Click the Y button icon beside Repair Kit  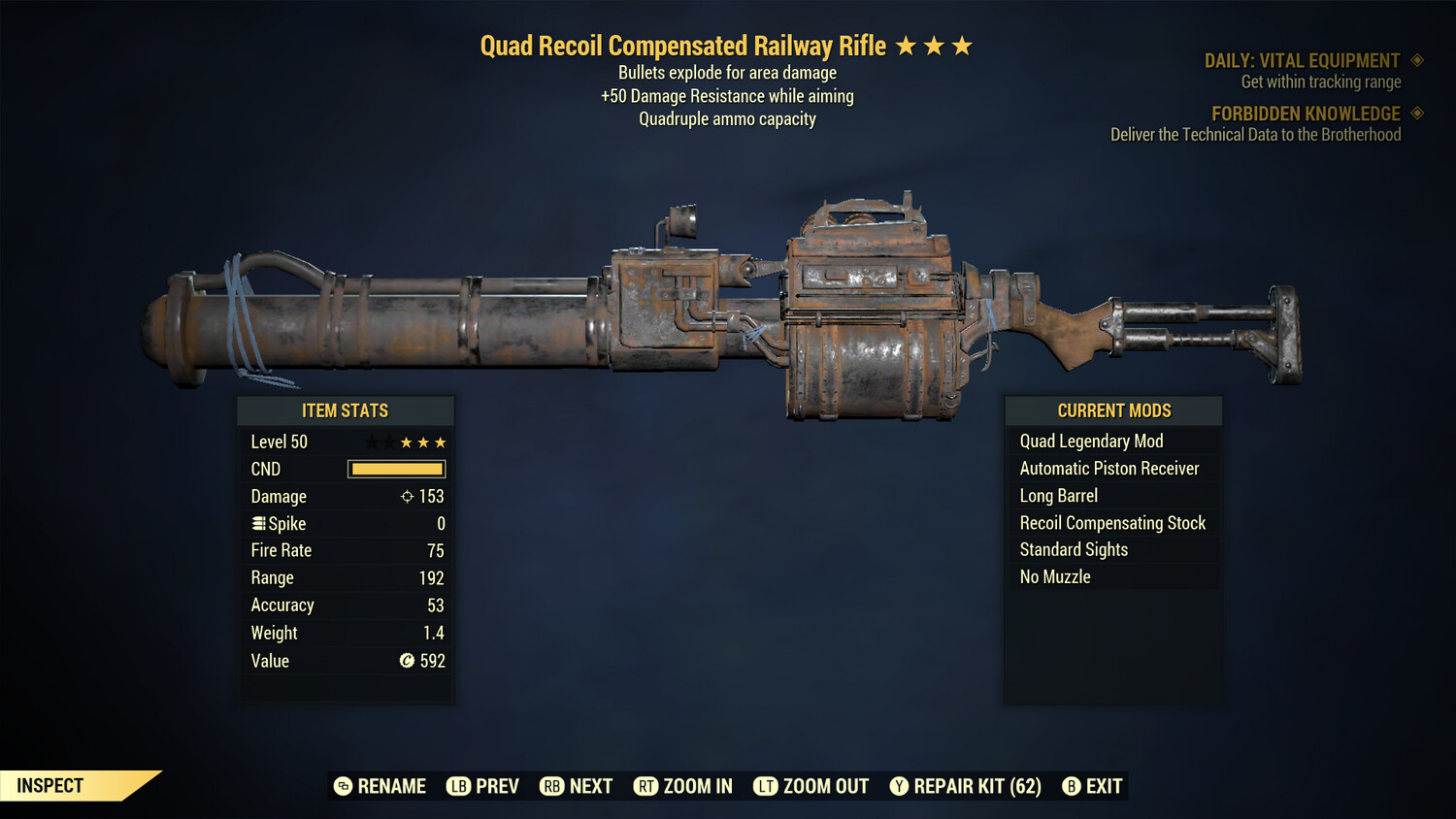pyautogui.click(x=898, y=786)
